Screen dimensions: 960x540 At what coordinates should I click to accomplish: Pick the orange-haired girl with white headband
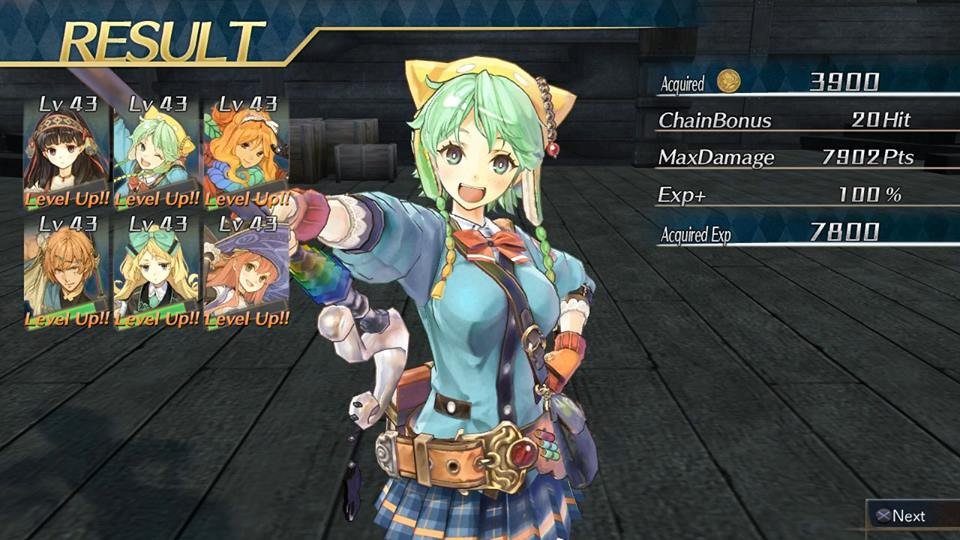pyautogui.click(x=244, y=150)
